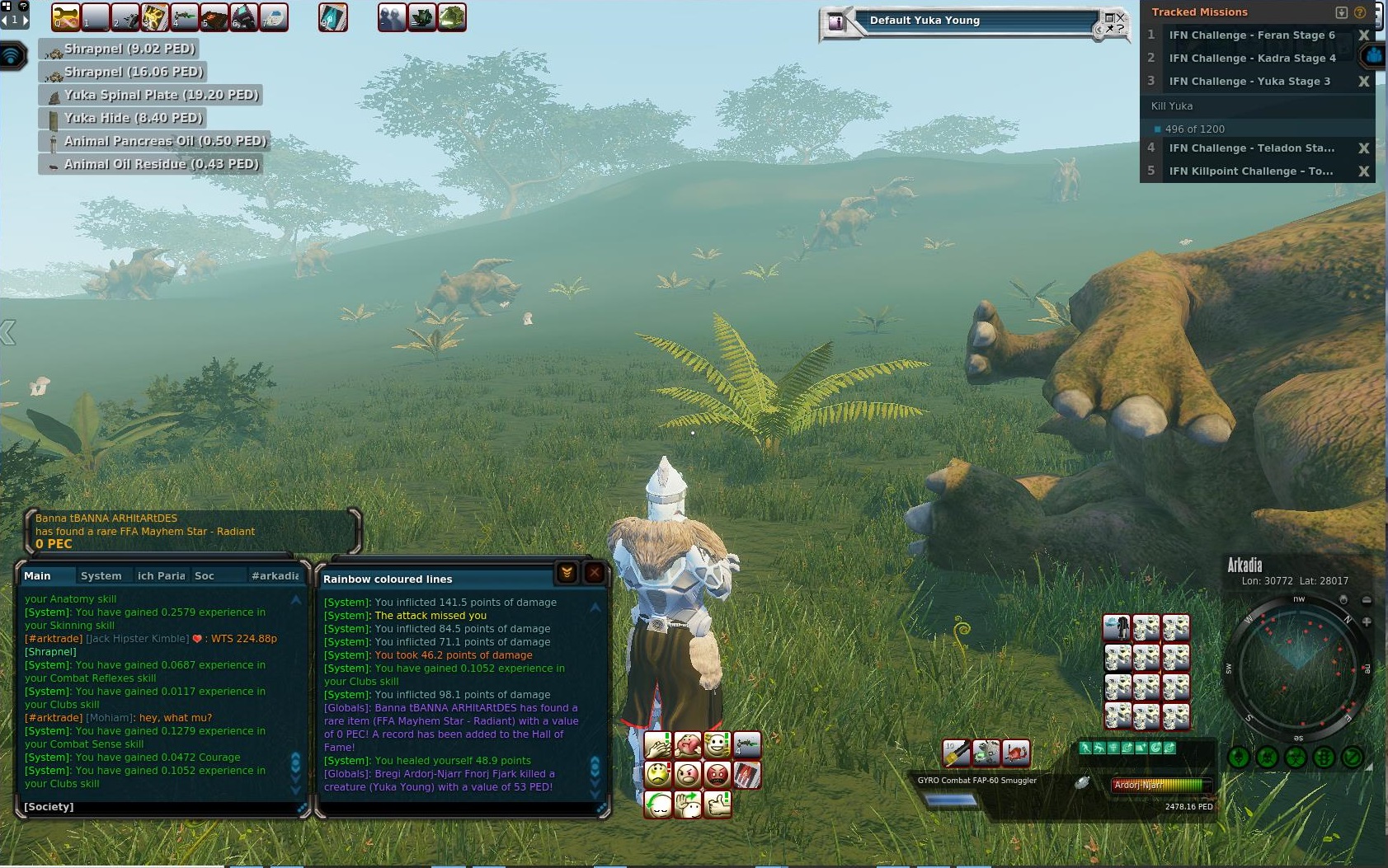Stop tracking the IFN Challenge - Teladon mission
The height and width of the screenshot is (868, 1388).
[x=1363, y=148]
